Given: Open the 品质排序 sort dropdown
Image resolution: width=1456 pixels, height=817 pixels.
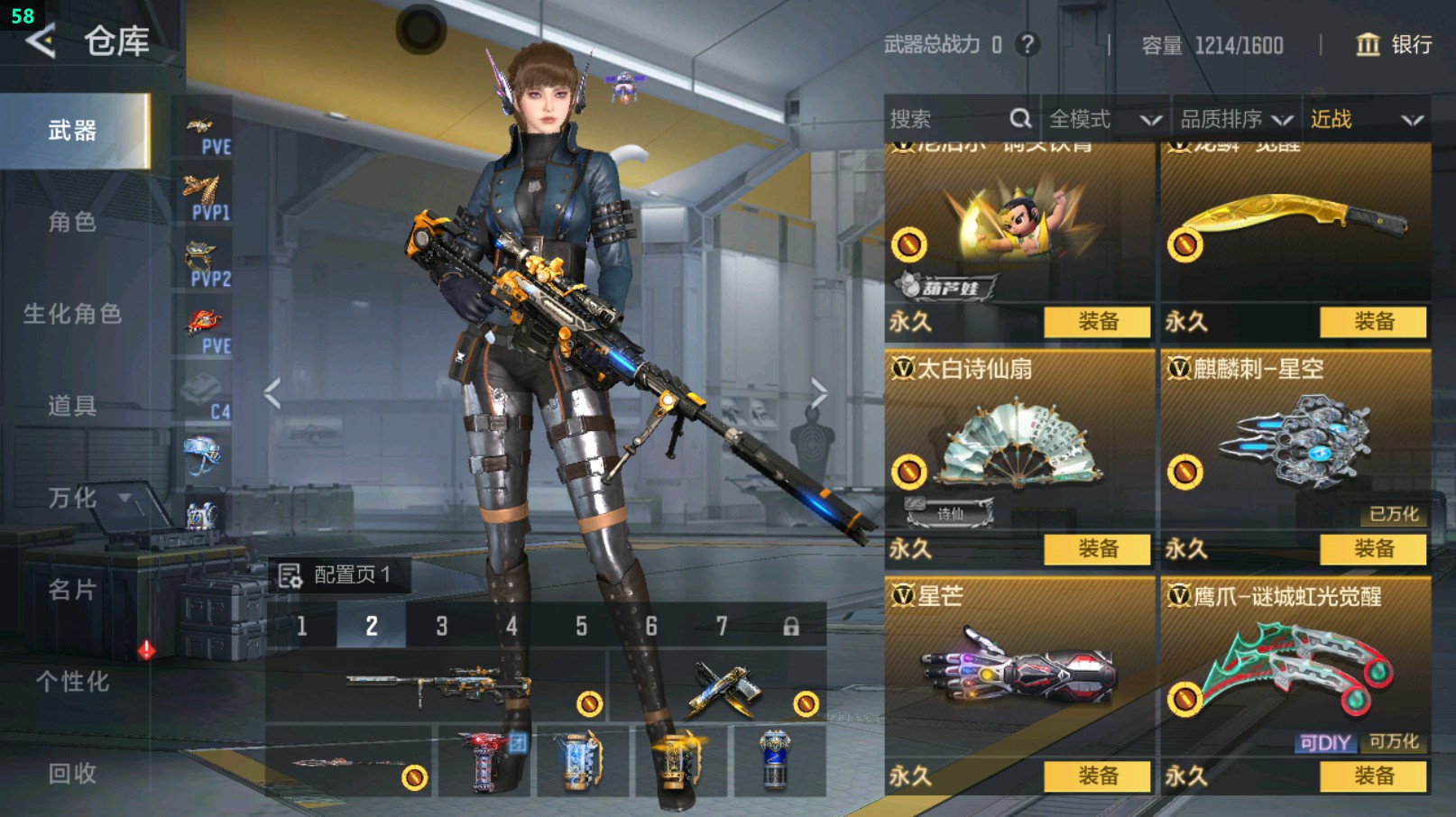Looking at the screenshot, I should 1236,119.
